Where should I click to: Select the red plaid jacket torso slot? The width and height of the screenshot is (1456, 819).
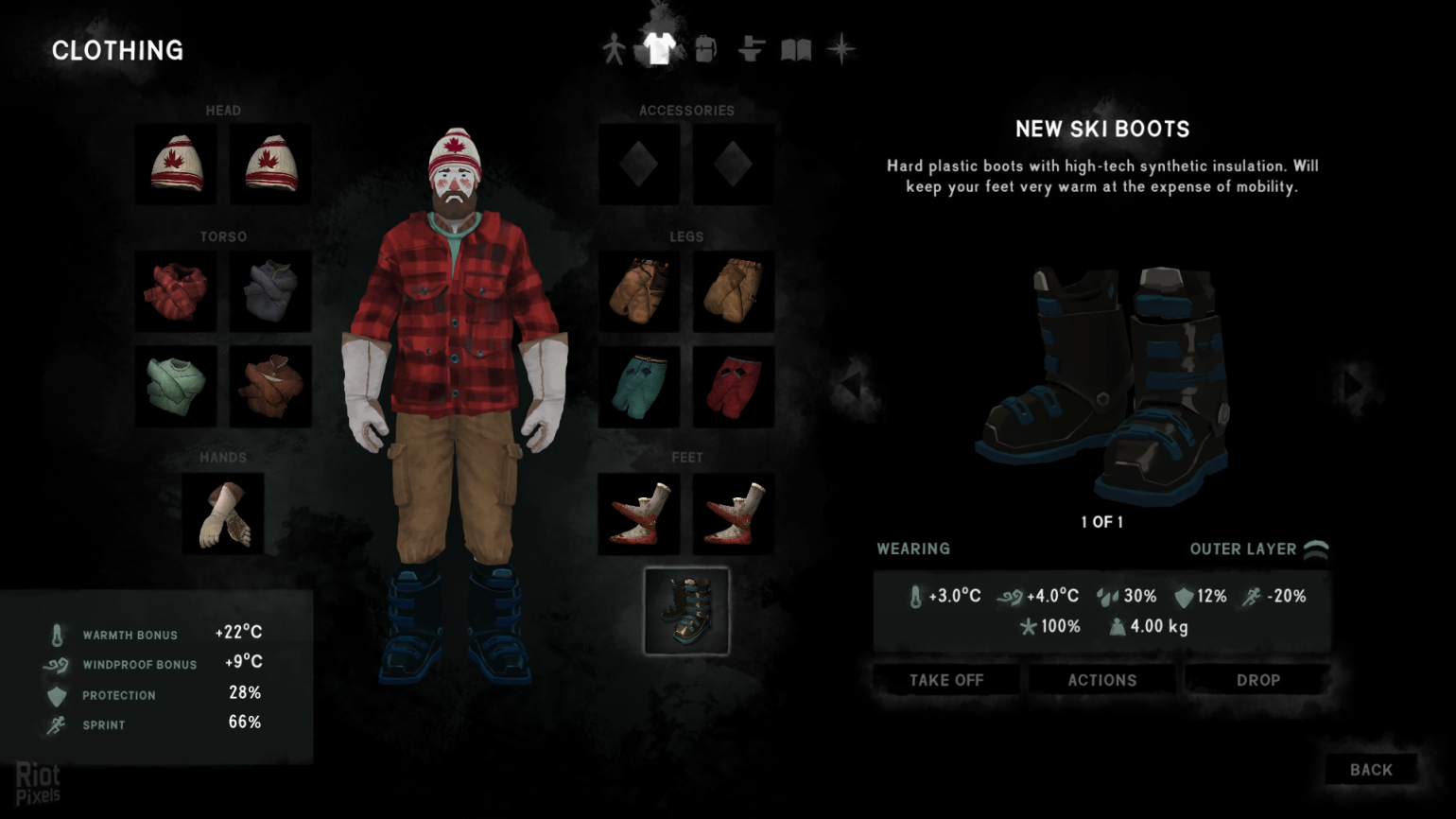176,291
